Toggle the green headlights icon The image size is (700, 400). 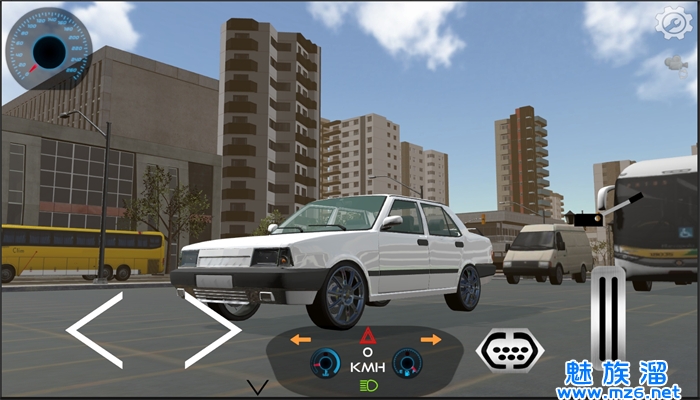pos(366,385)
